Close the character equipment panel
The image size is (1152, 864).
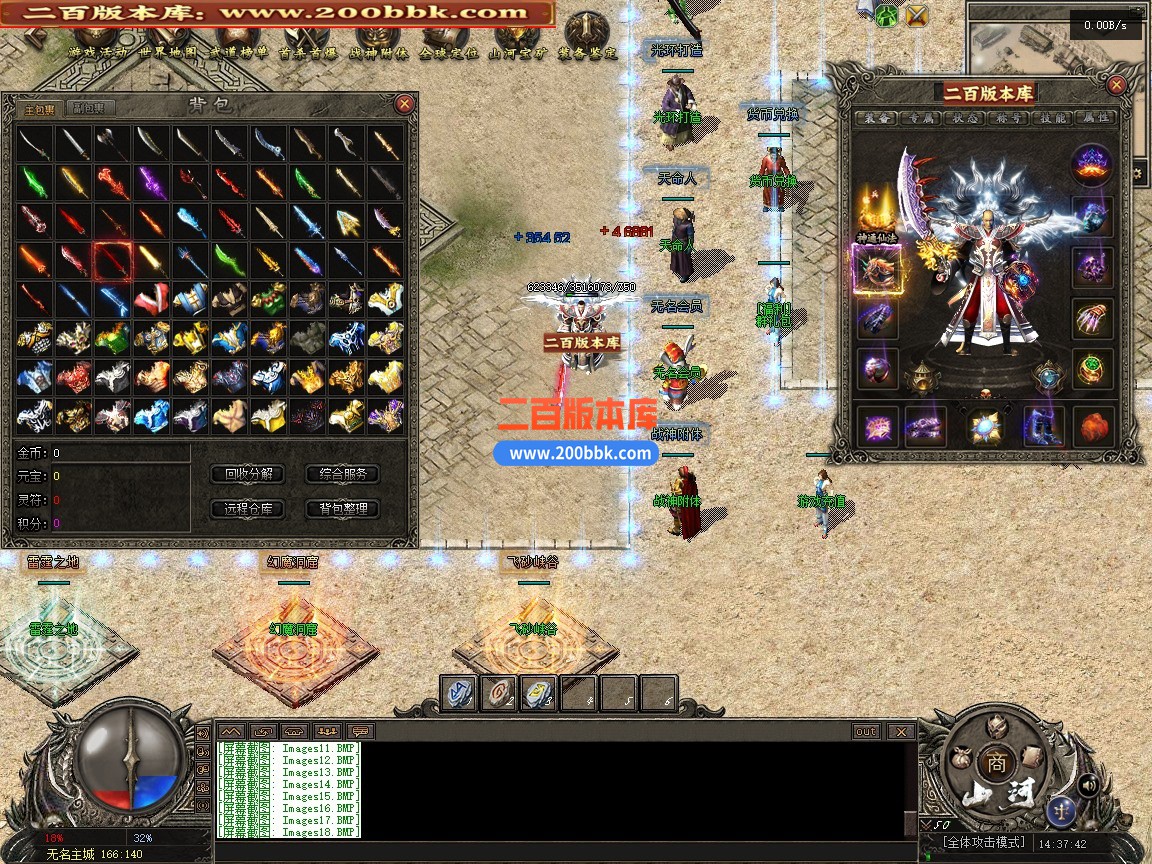point(1117,86)
